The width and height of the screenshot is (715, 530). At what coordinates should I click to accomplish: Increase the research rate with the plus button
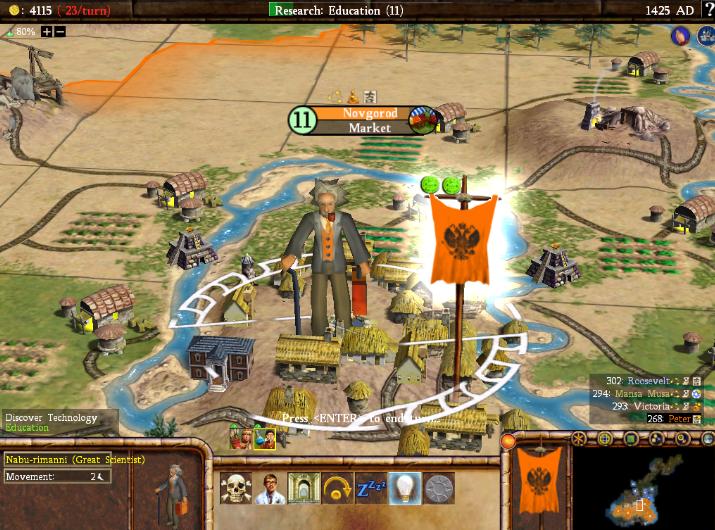pyautogui.click(x=47, y=32)
